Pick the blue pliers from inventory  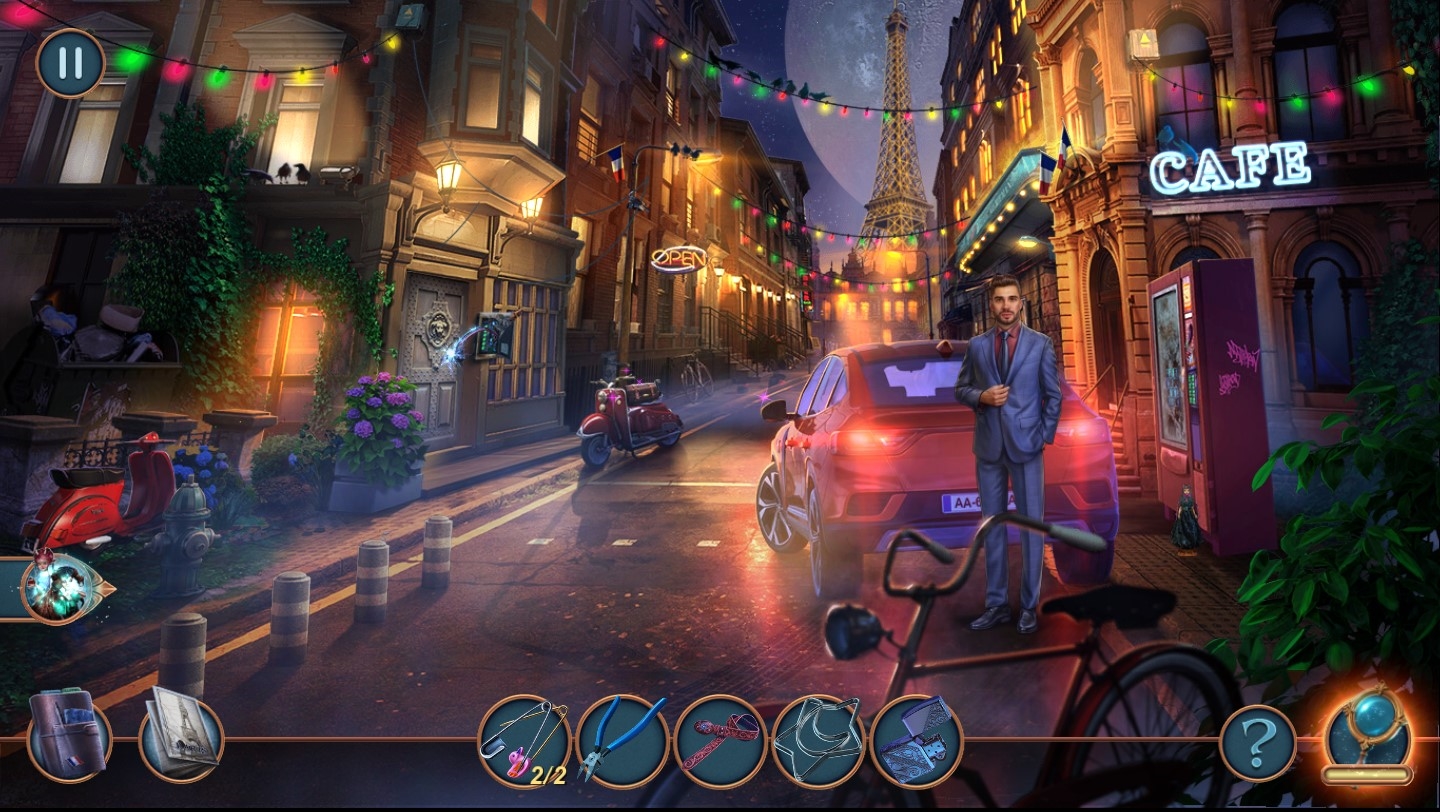tap(622, 741)
